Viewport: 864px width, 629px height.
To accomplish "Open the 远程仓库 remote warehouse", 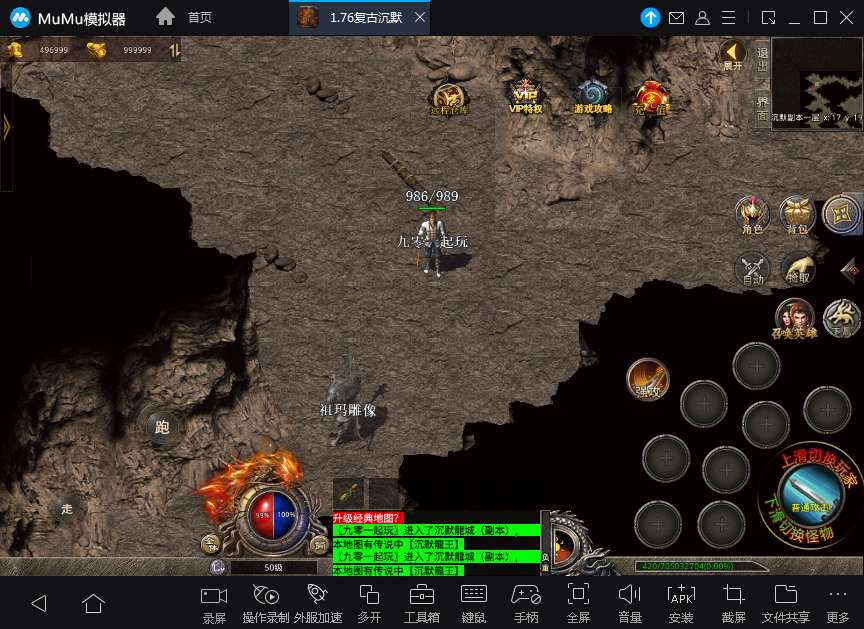I will 449,97.
